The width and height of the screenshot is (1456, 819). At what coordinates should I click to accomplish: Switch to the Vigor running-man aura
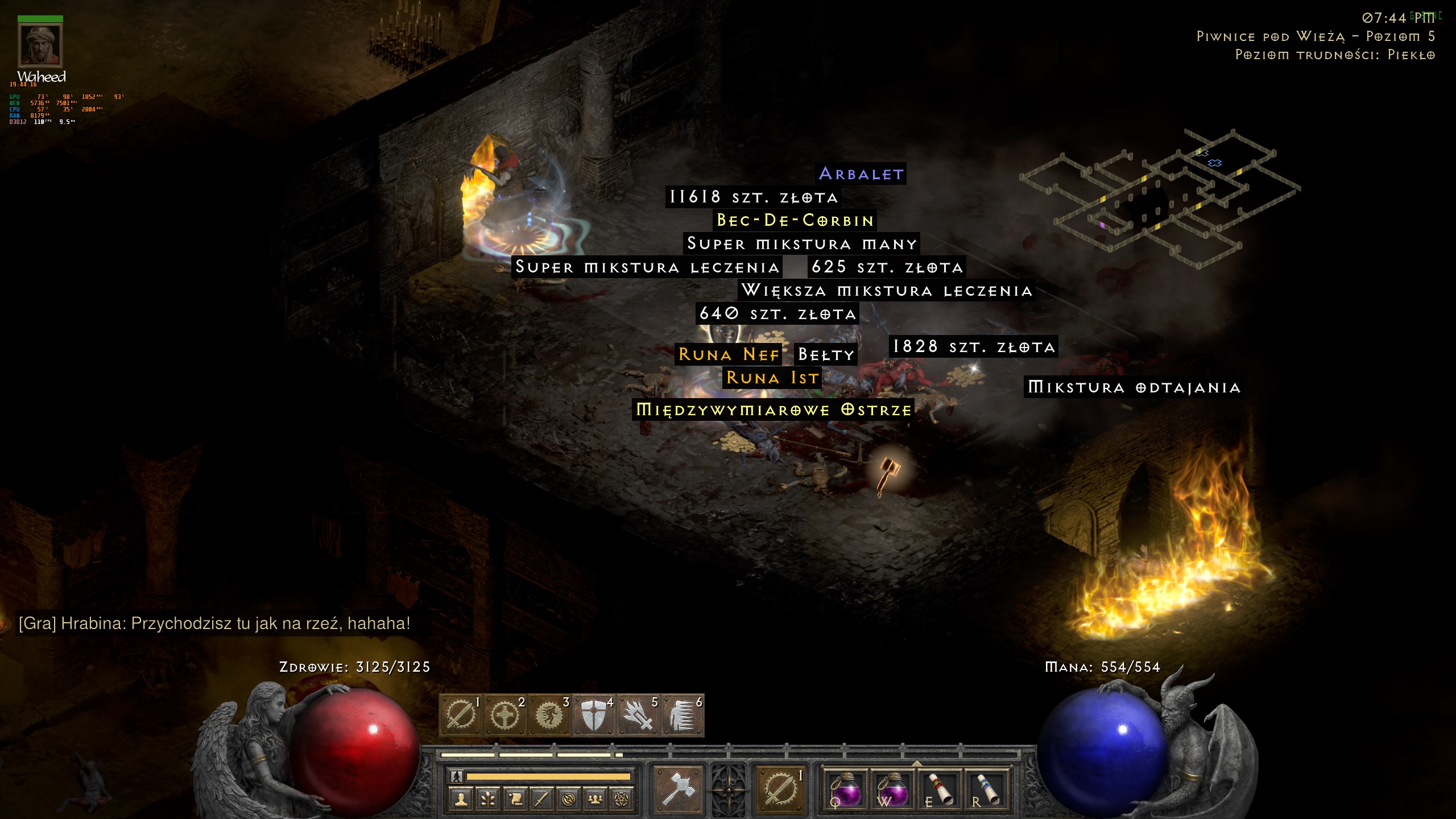tap(549, 715)
